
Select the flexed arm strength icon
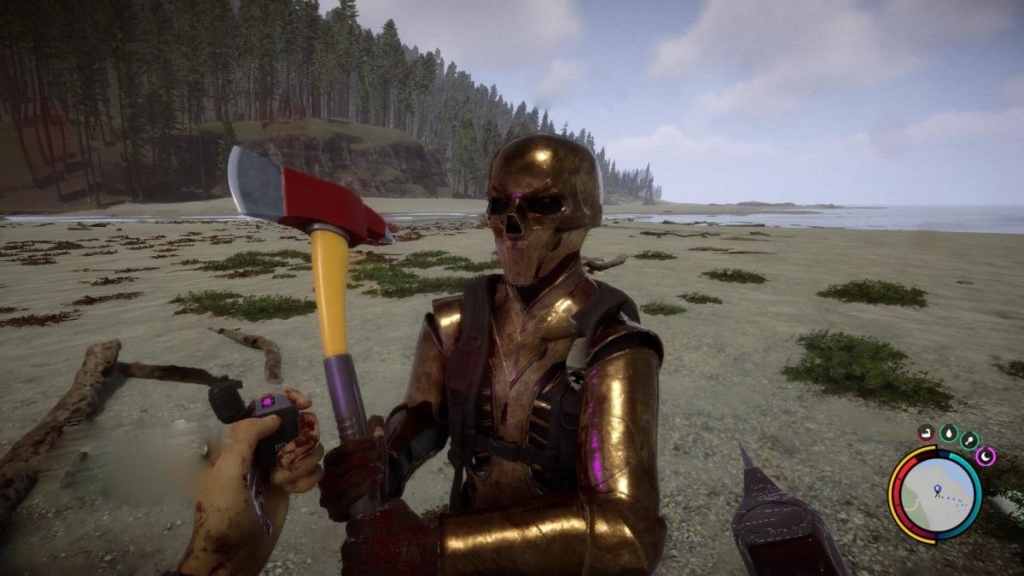click(x=926, y=434)
